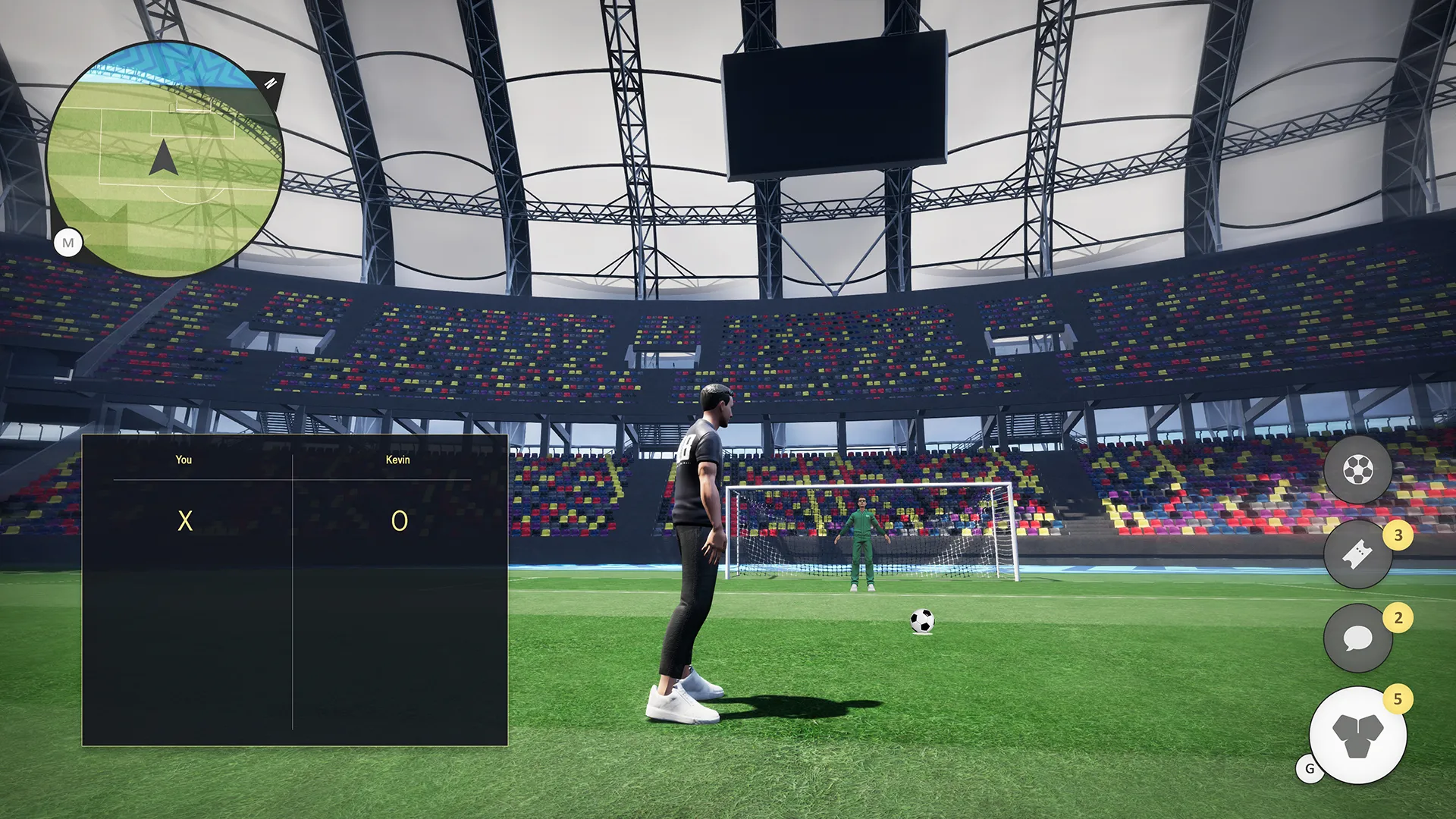Open the large white jersey button
Screen dimensions: 1456x819
(x=1357, y=736)
